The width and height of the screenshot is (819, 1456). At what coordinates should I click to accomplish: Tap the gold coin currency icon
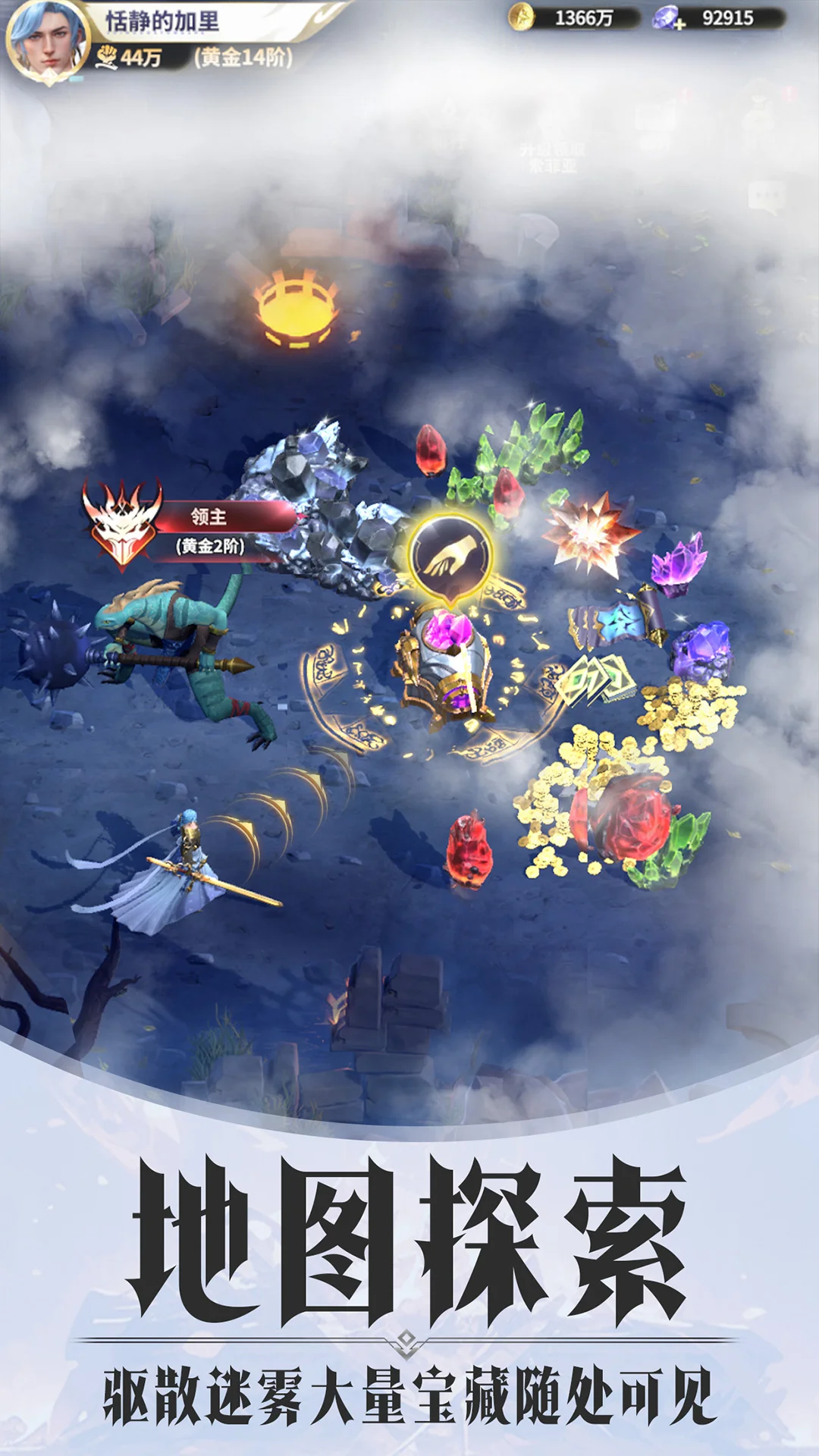[x=521, y=17]
